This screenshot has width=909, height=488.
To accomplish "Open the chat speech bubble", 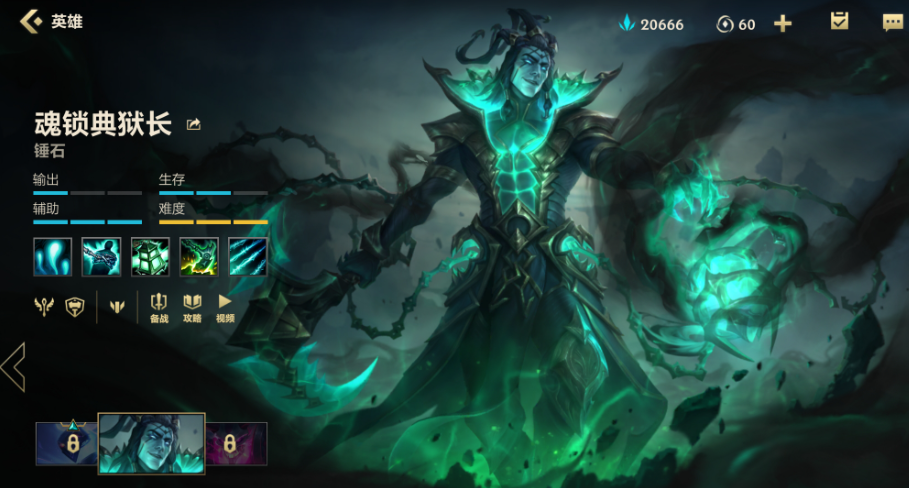I will click(x=892, y=22).
